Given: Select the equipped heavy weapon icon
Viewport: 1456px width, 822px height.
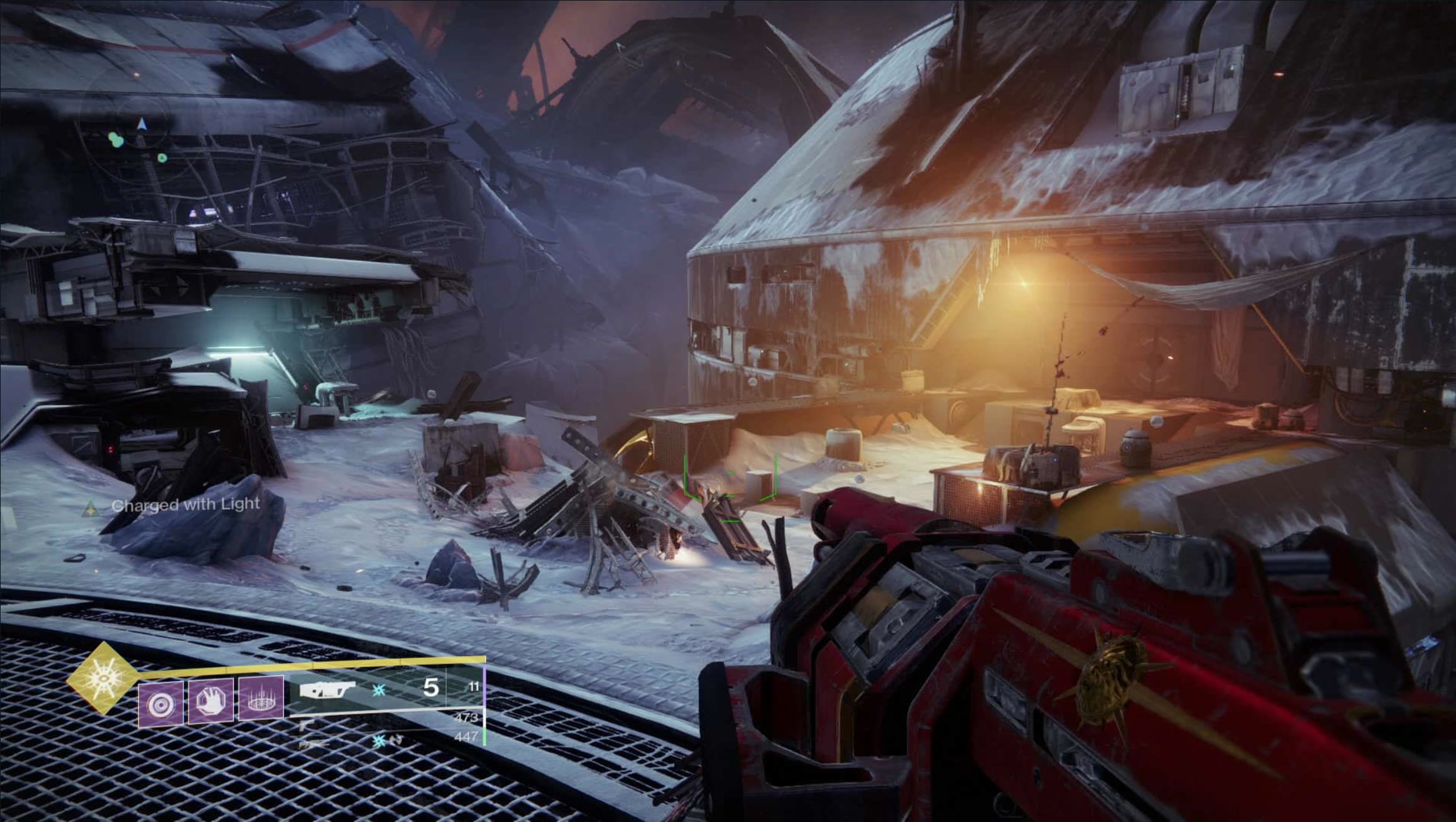Looking at the screenshot, I should (327, 690).
